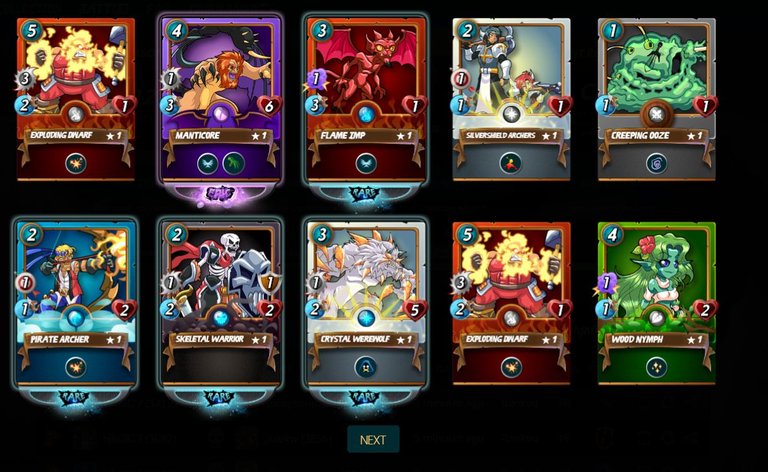The width and height of the screenshot is (768, 472).
Task: Choose the Flame Imp card
Action: tap(366, 98)
